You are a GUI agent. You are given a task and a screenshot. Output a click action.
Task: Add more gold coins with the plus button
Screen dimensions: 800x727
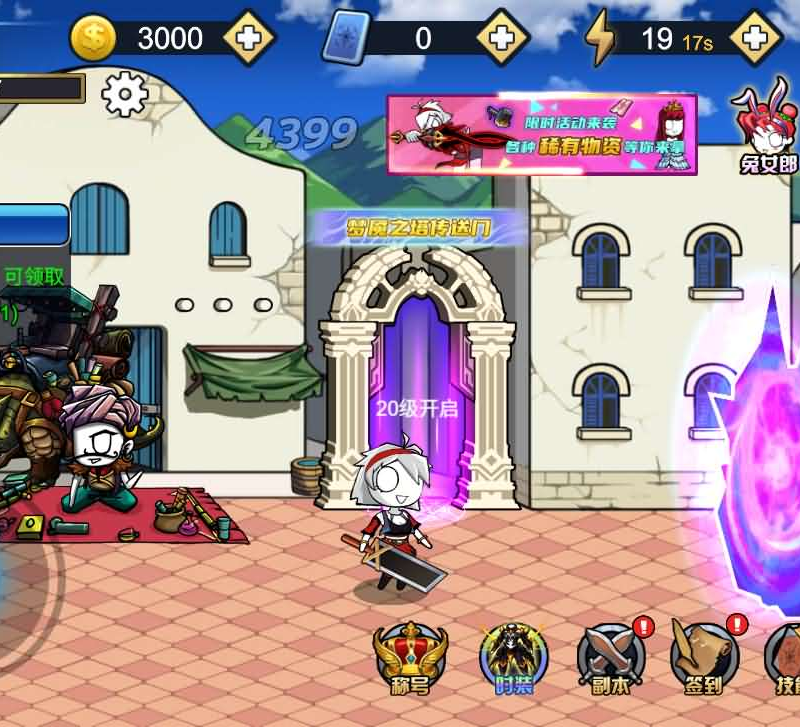(247, 38)
